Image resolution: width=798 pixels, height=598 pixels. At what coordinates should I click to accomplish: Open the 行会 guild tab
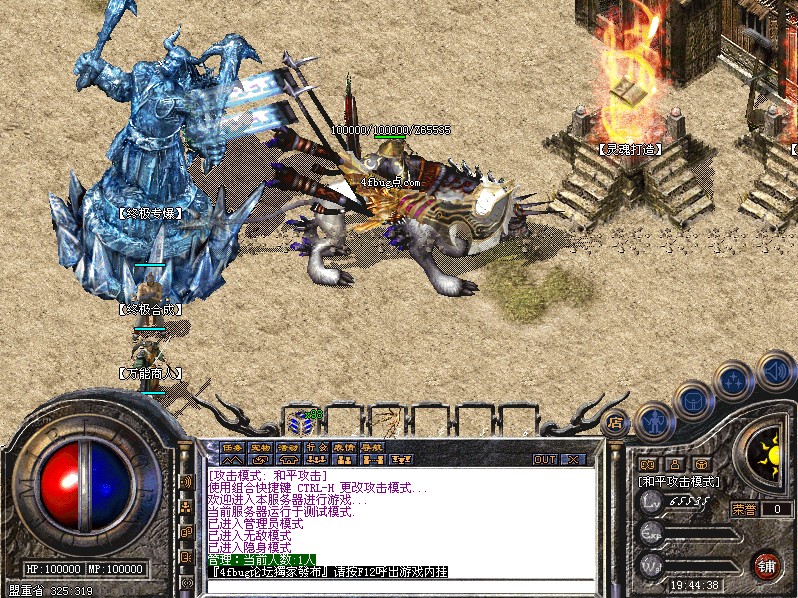pos(316,447)
